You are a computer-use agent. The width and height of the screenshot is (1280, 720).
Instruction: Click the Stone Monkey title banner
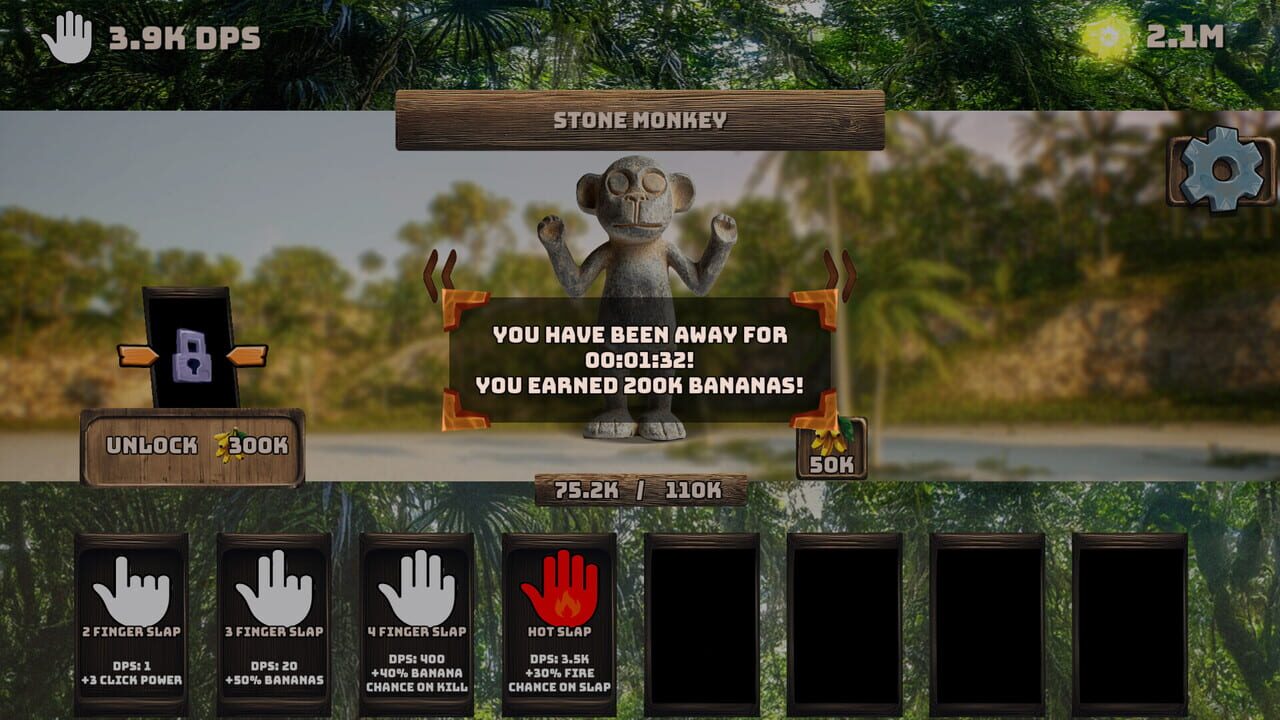tap(640, 116)
